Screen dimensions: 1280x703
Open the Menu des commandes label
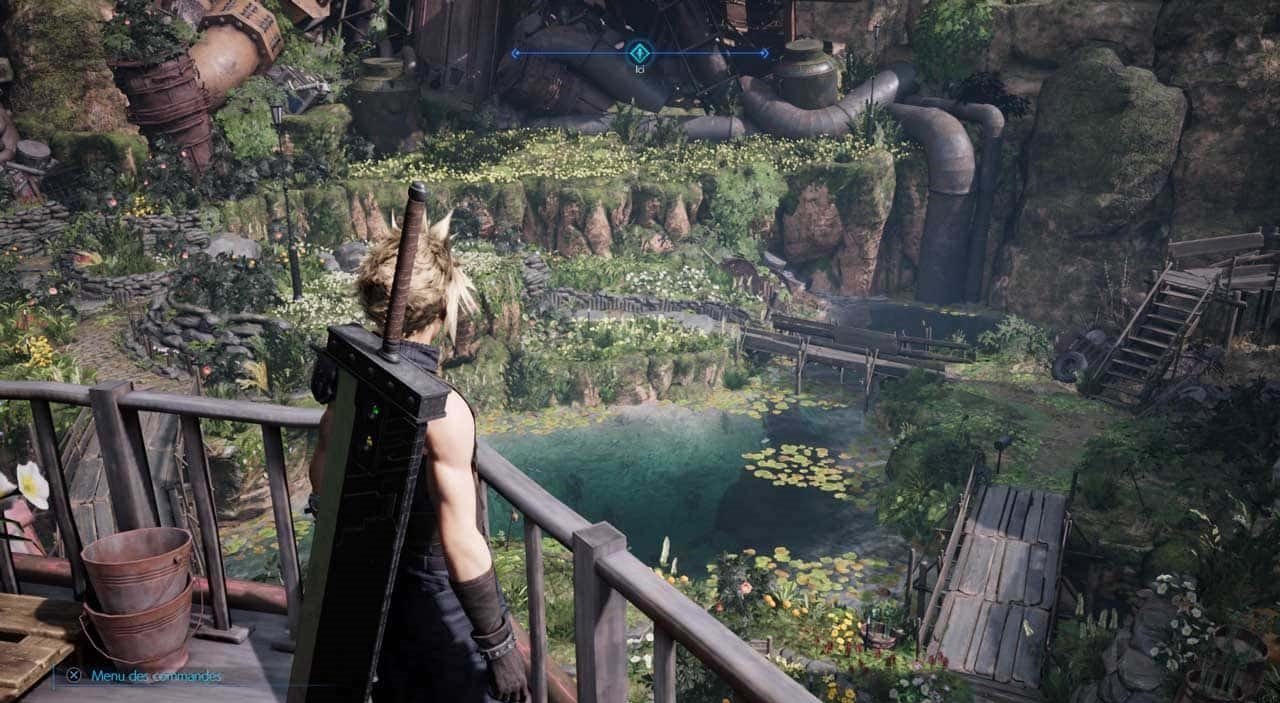tap(156, 676)
